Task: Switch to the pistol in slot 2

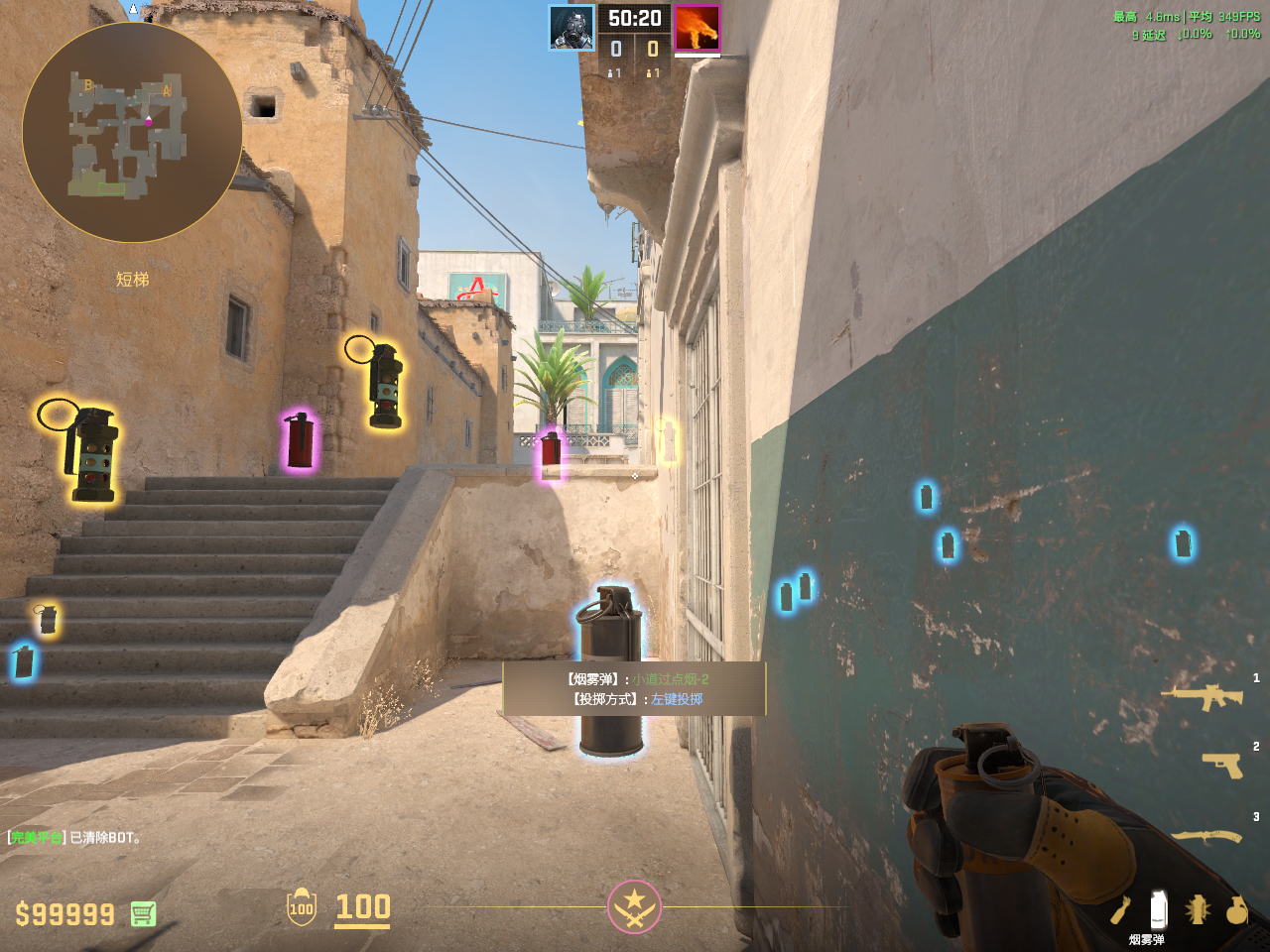Action: (1221, 765)
